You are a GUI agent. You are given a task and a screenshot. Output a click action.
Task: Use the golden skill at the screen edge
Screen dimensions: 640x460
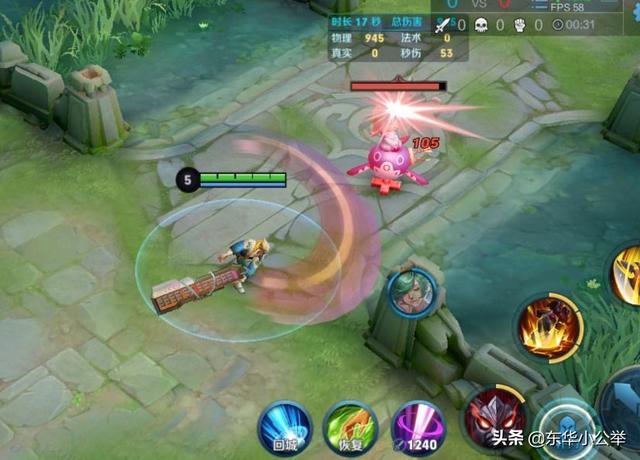coord(629,275)
